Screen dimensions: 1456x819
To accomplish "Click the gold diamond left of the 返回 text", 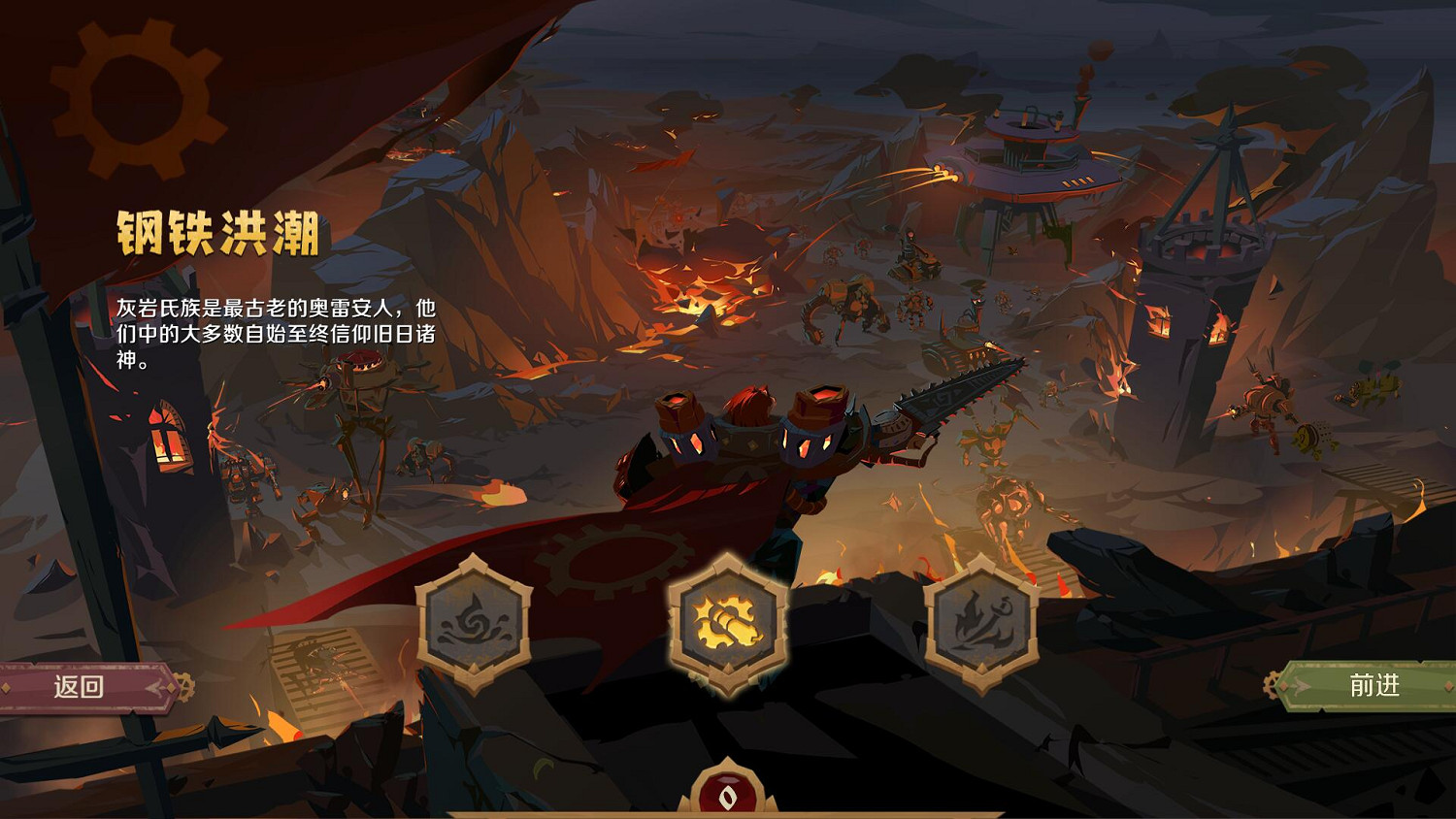I will [5, 687].
